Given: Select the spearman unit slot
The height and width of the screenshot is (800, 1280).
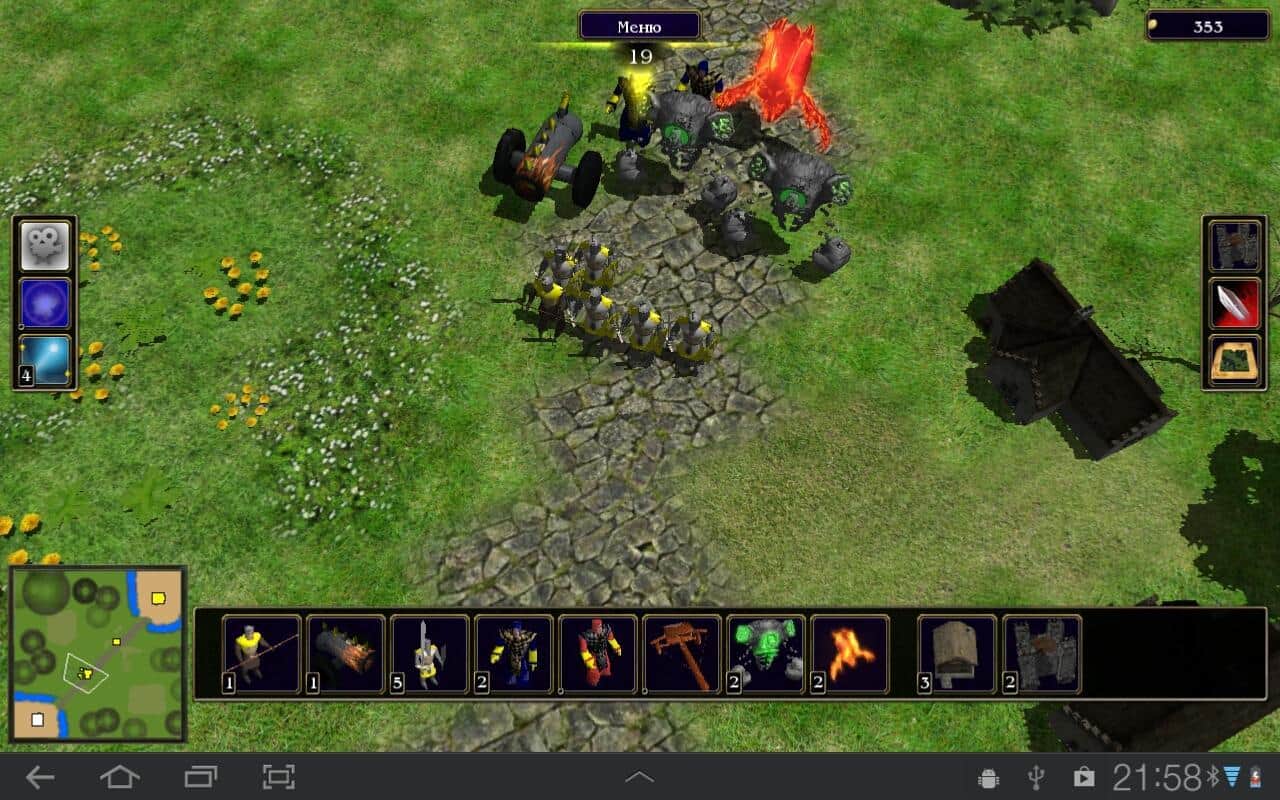Looking at the screenshot, I should pyautogui.click(x=262, y=655).
